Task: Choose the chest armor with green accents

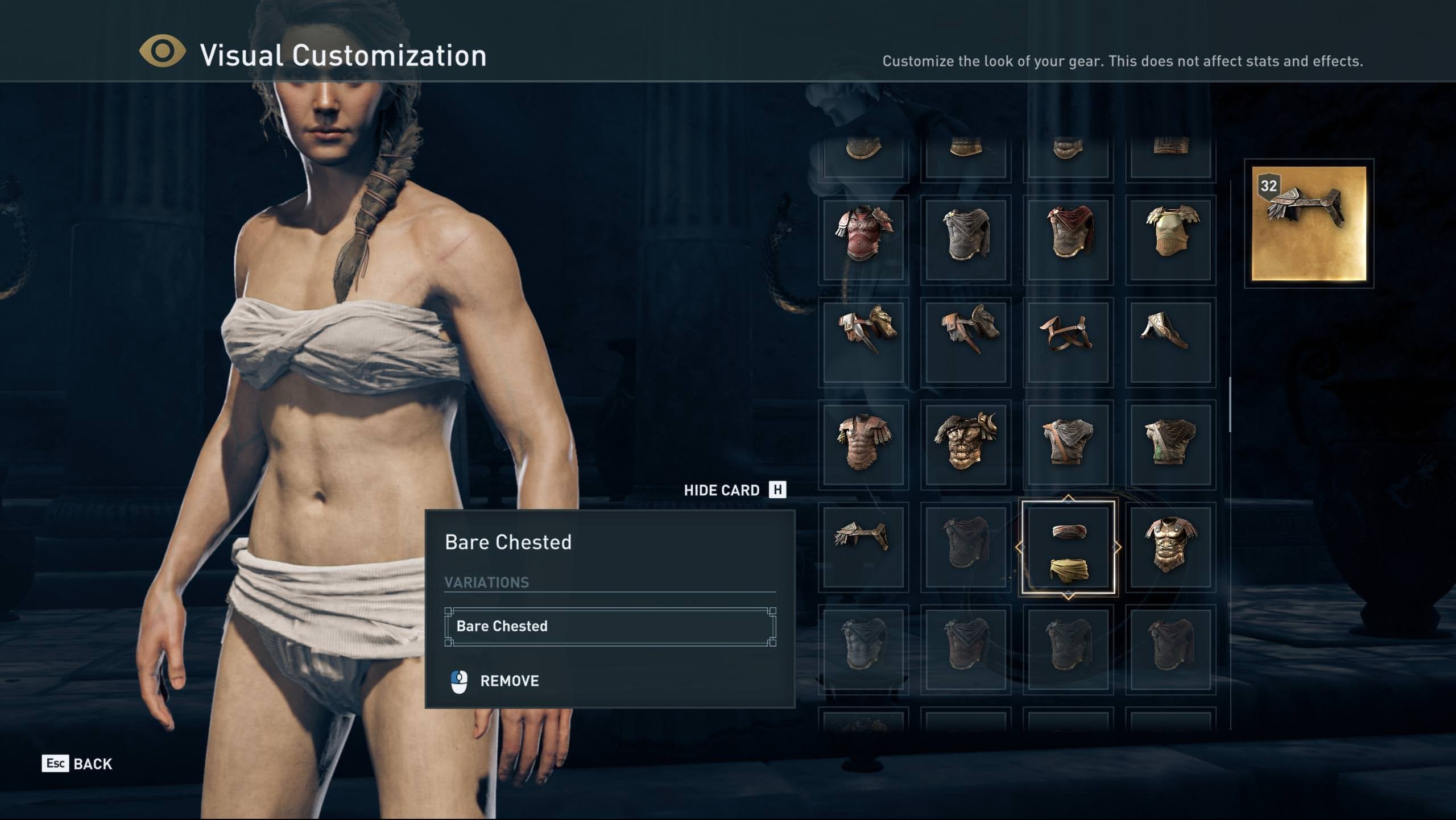Action: pos(1170,444)
